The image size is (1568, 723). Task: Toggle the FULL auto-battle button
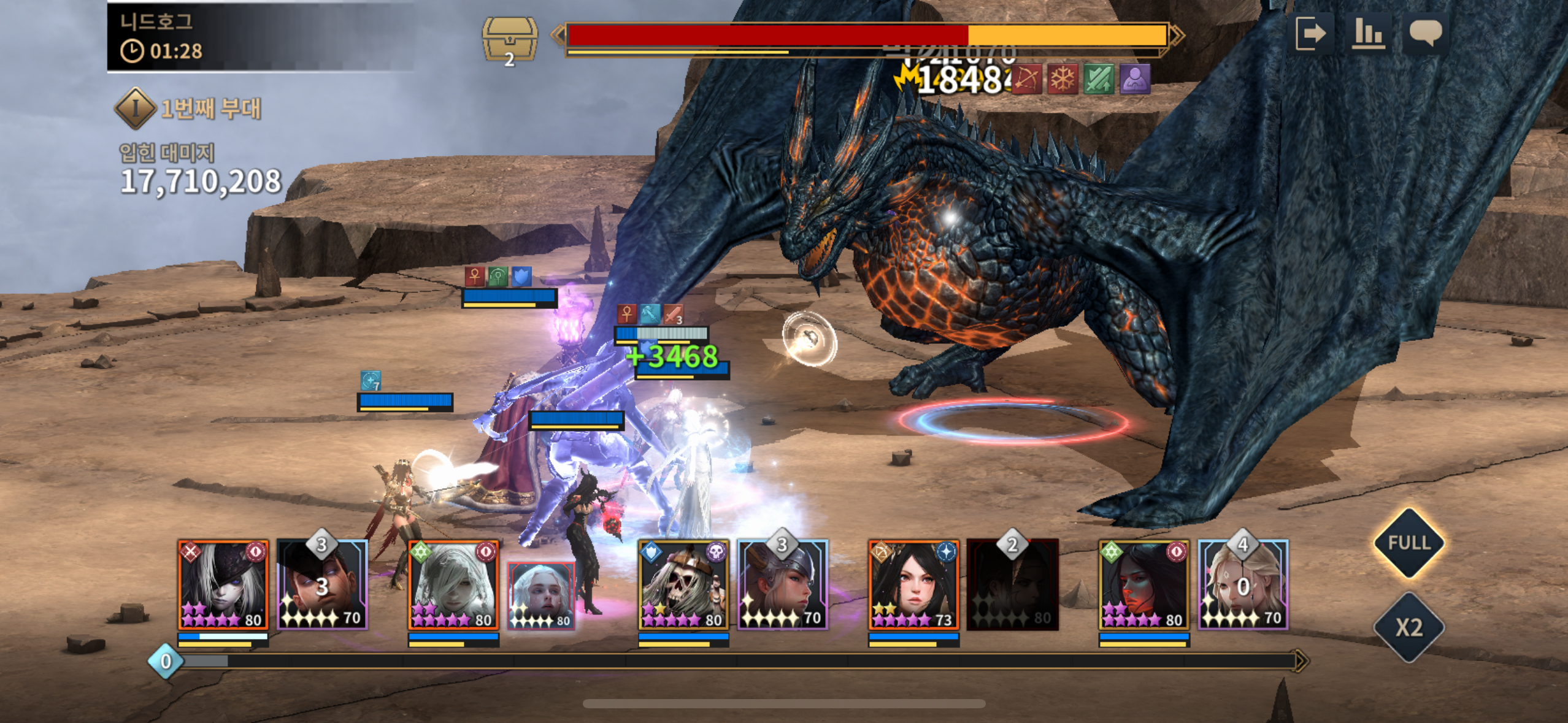click(1409, 543)
